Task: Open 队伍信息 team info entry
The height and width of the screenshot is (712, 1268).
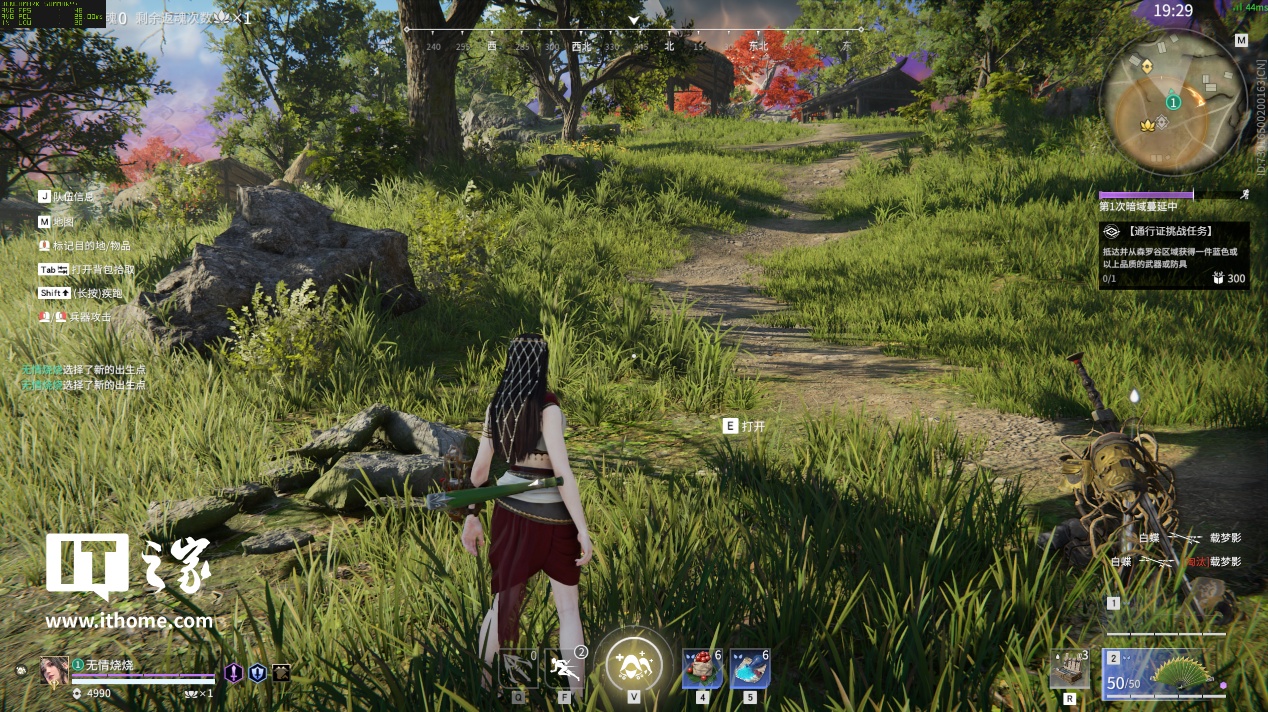Action: pos(66,197)
